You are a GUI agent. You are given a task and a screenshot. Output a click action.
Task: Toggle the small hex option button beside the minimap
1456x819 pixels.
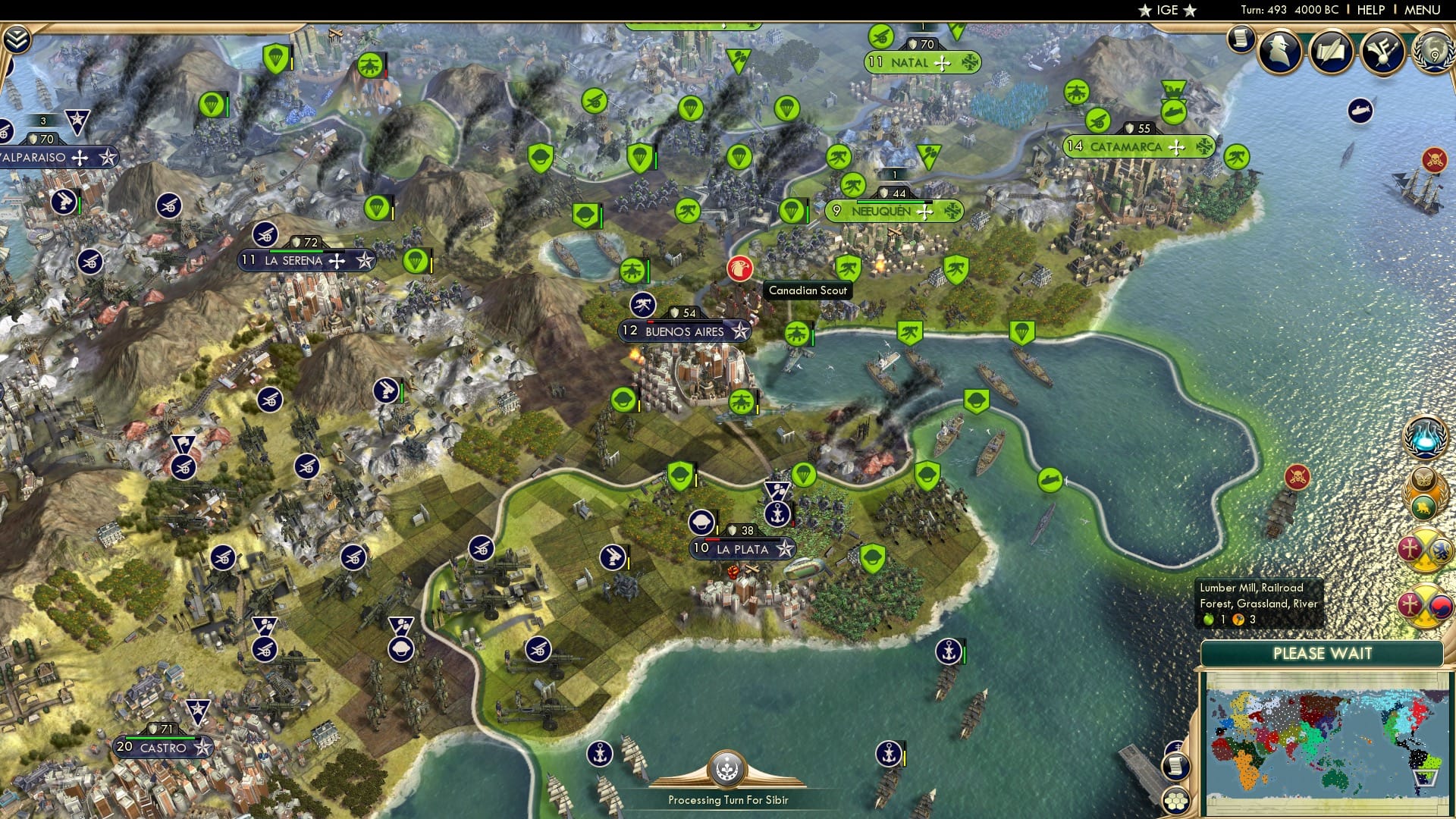click(x=1177, y=799)
